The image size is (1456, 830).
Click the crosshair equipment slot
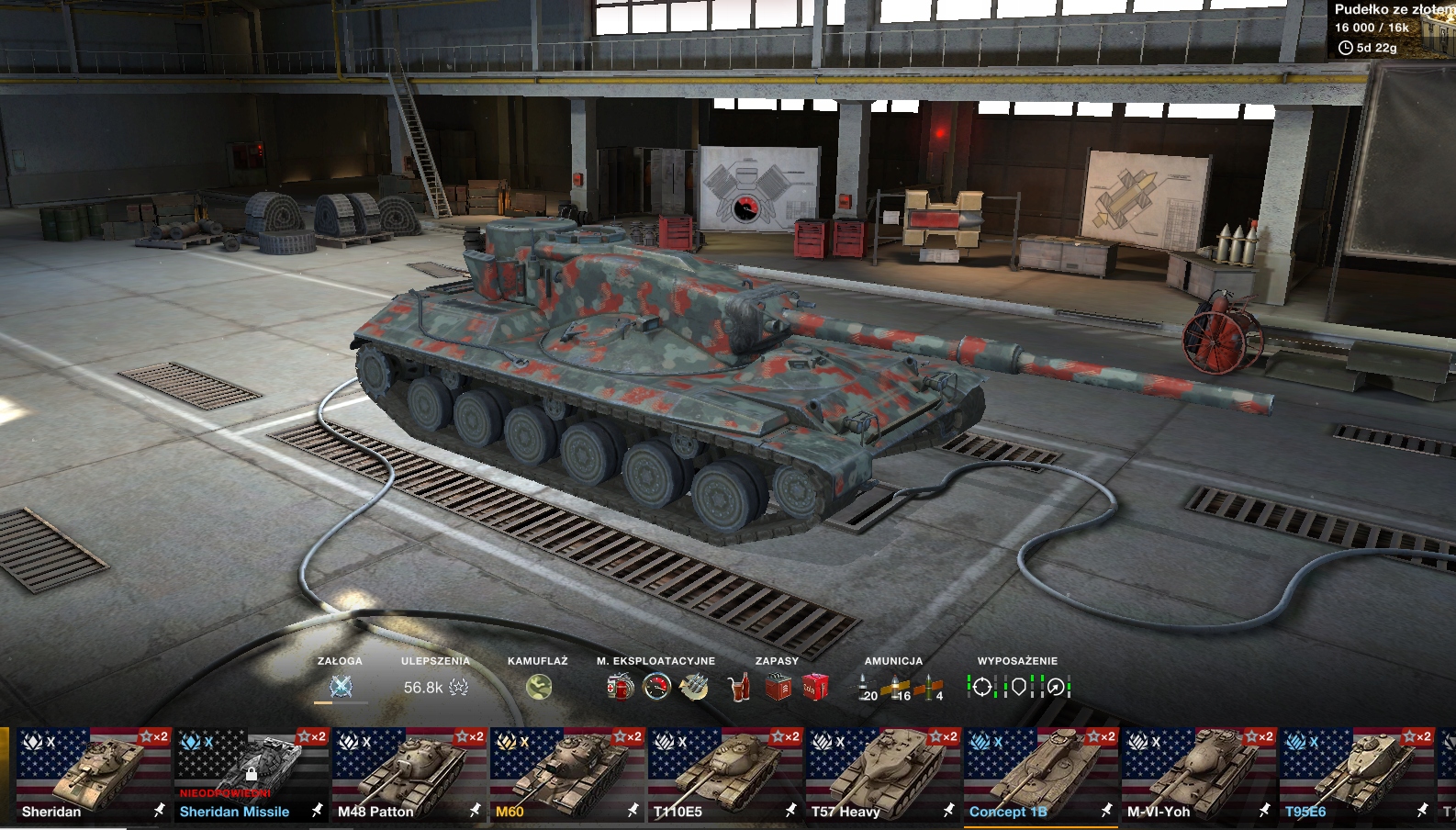984,687
